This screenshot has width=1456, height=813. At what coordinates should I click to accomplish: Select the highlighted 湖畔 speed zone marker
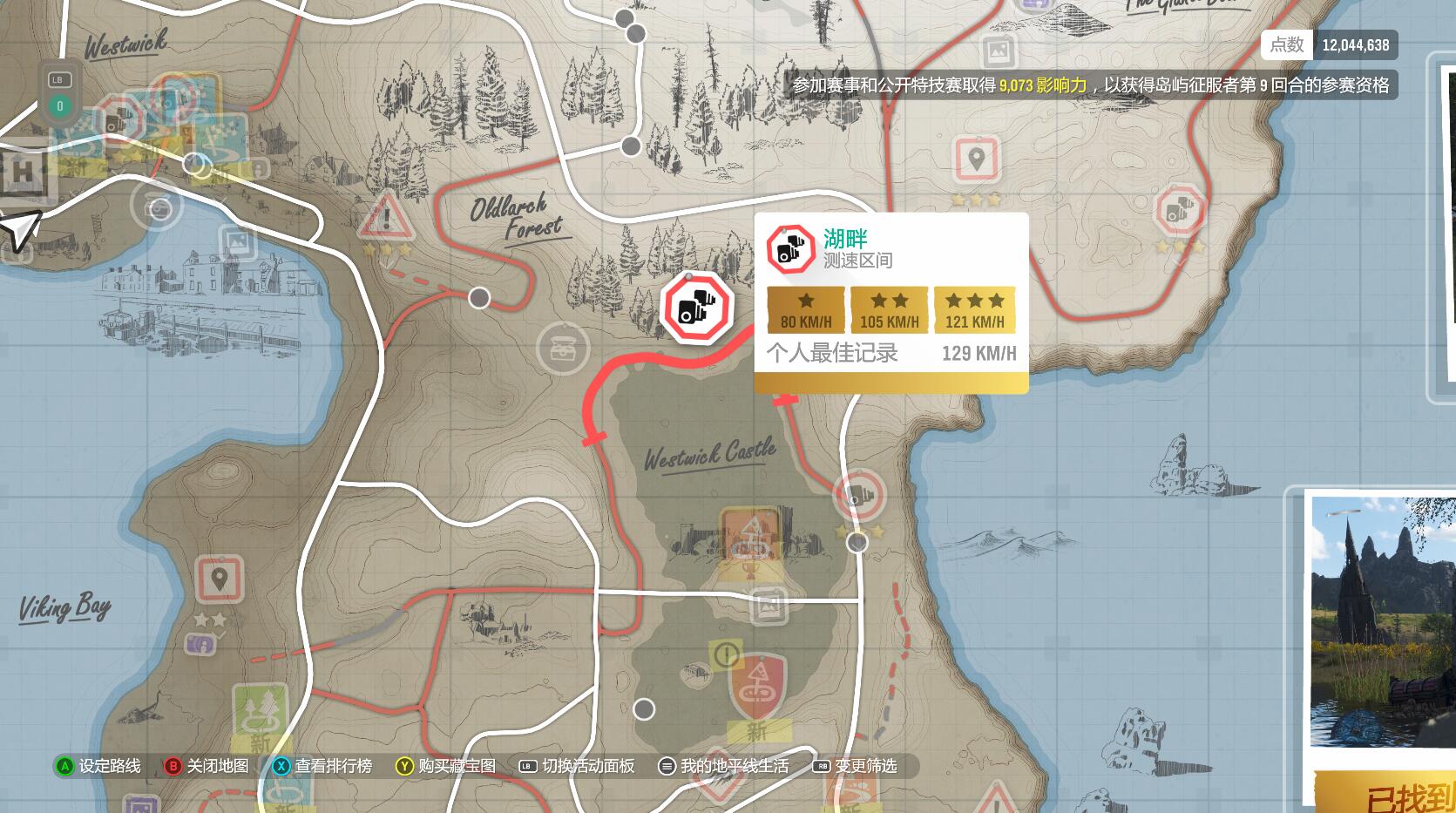pyautogui.click(x=696, y=307)
